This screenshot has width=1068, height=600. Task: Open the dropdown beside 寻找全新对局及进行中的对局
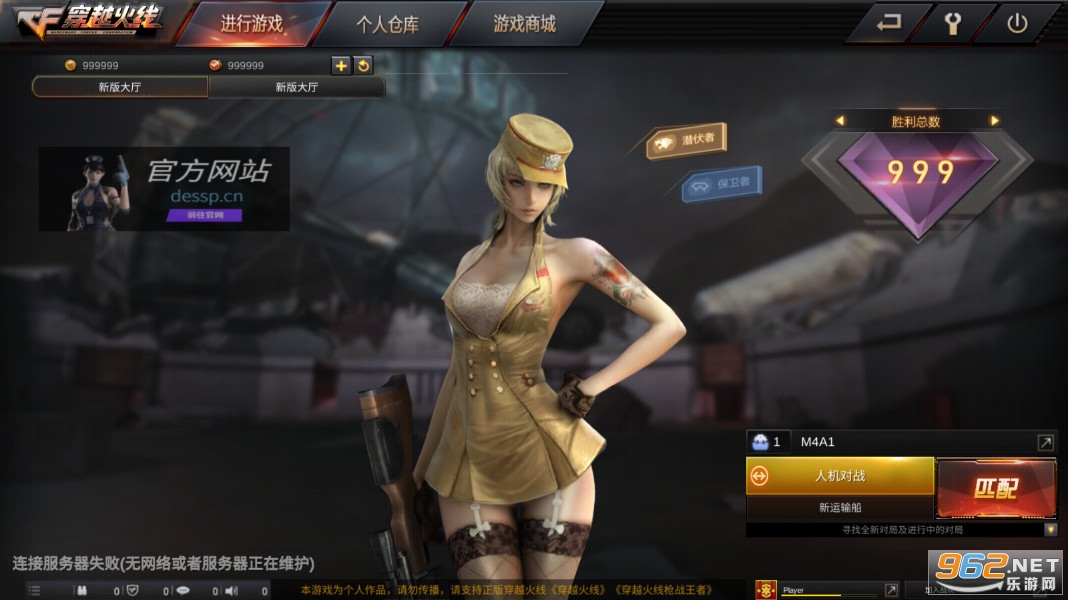pos(1050,529)
